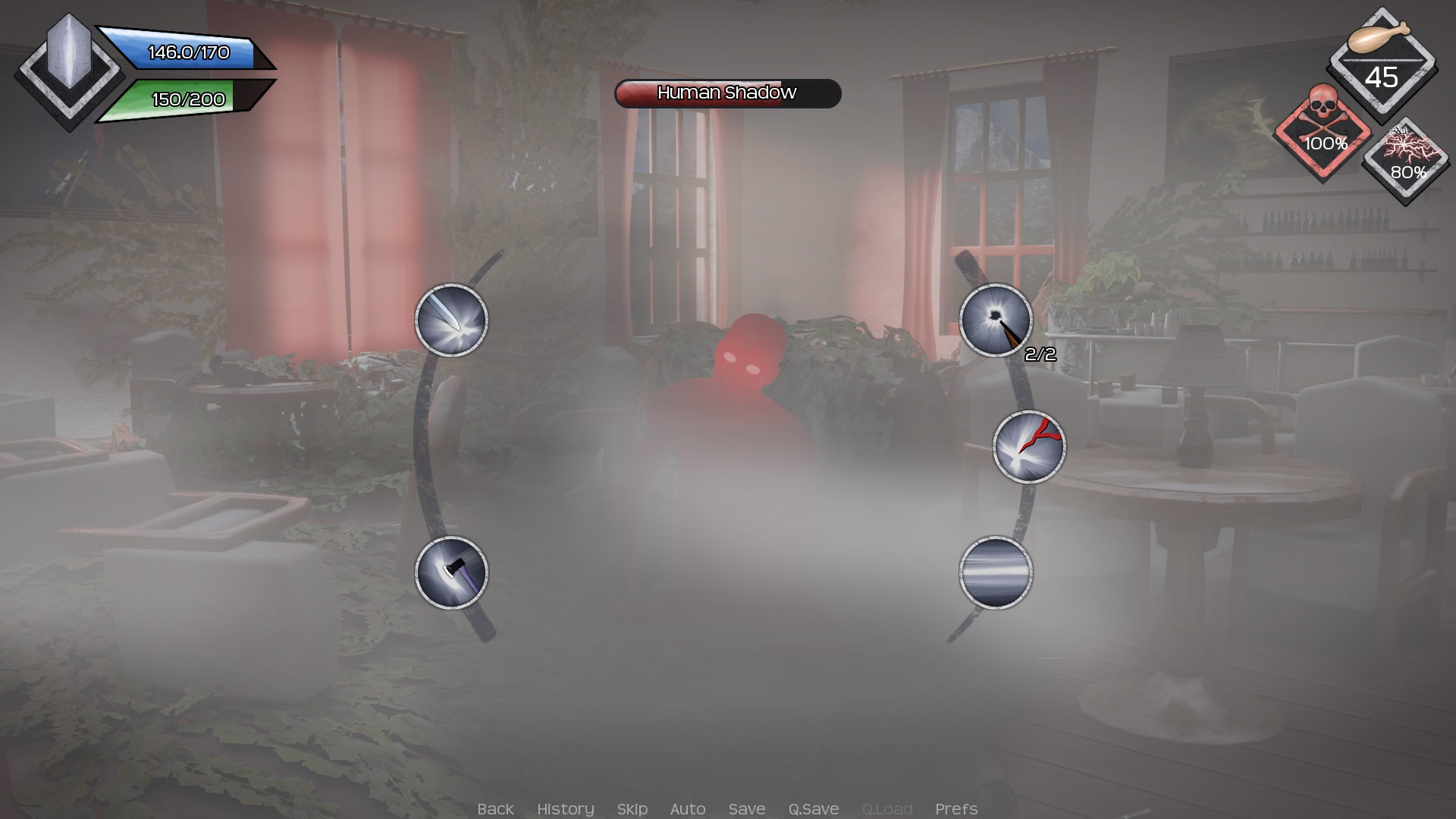
Task: Click Q.Load to load quick save
Action: (888, 809)
